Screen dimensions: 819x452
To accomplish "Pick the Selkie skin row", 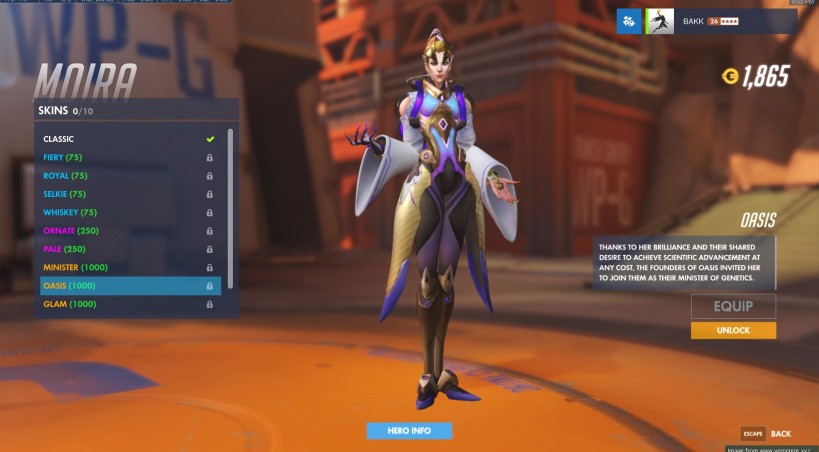I will (129, 194).
